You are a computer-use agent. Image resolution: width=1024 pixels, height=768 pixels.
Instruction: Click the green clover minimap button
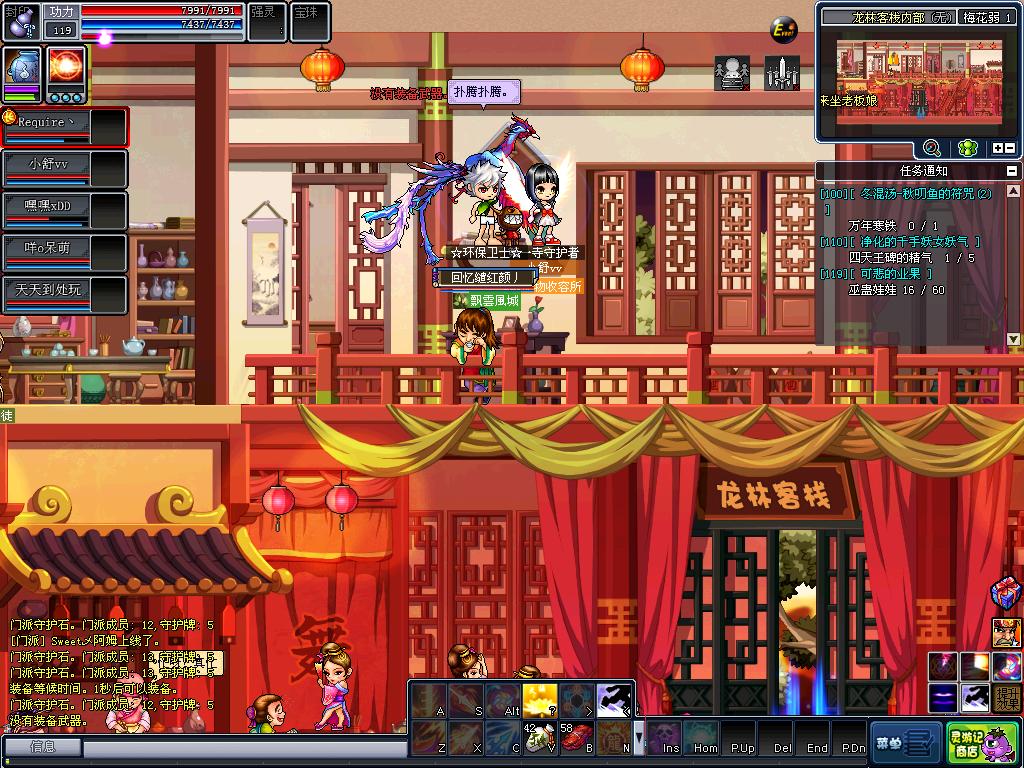coord(966,148)
